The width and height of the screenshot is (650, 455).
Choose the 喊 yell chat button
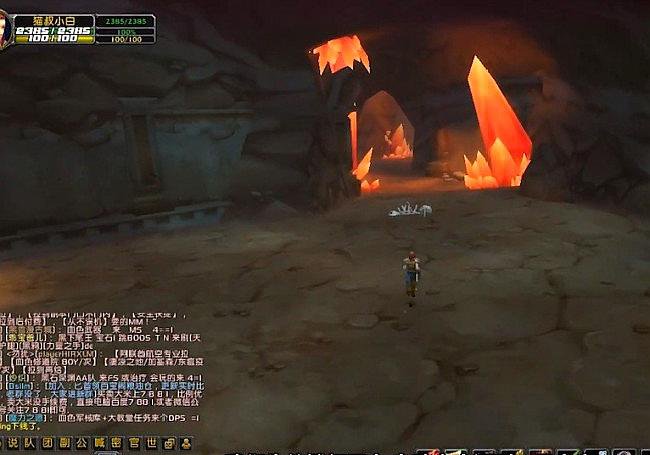(99, 443)
